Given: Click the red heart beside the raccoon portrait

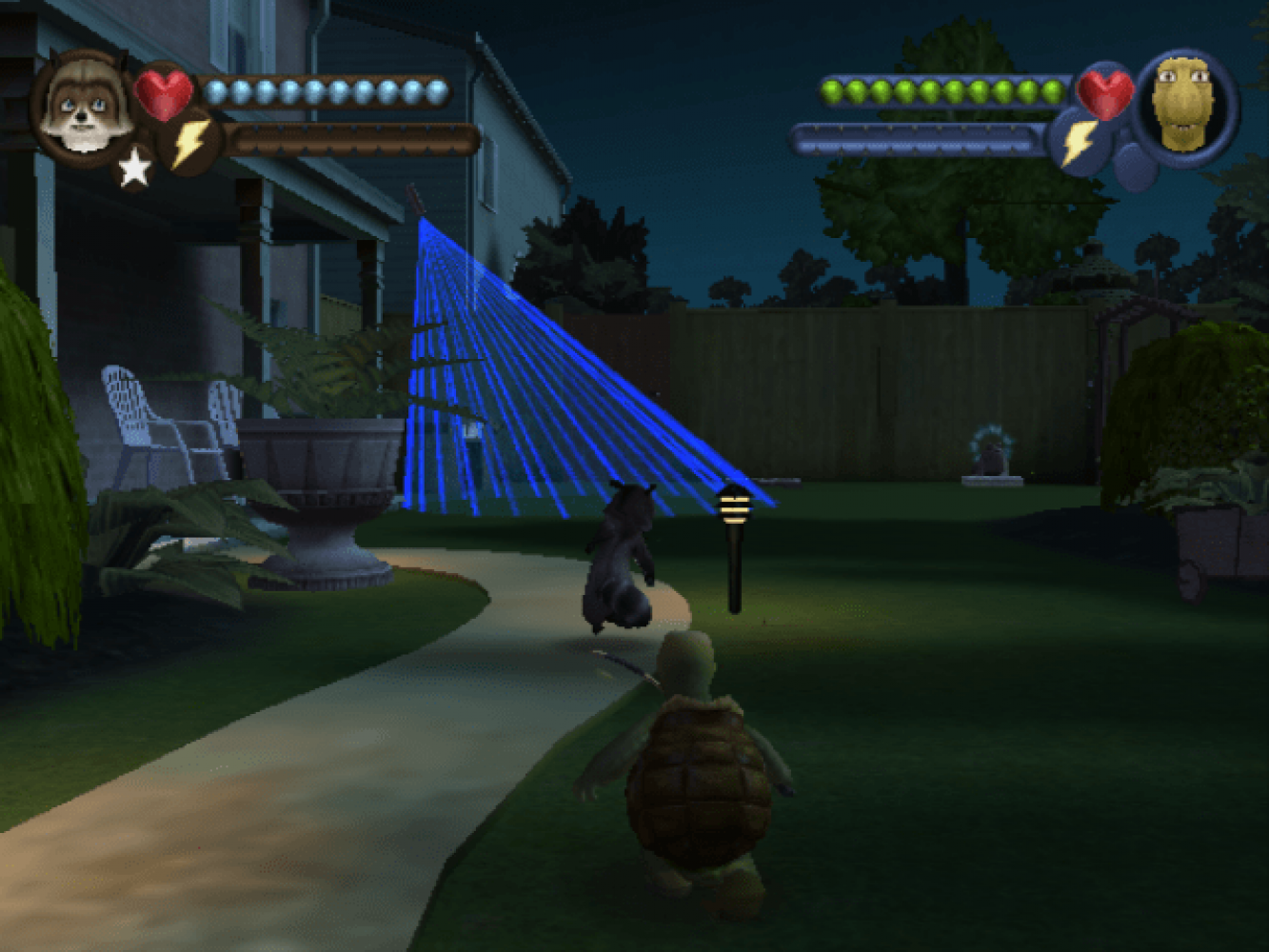Looking at the screenshot, I should (x=163, y=93).
